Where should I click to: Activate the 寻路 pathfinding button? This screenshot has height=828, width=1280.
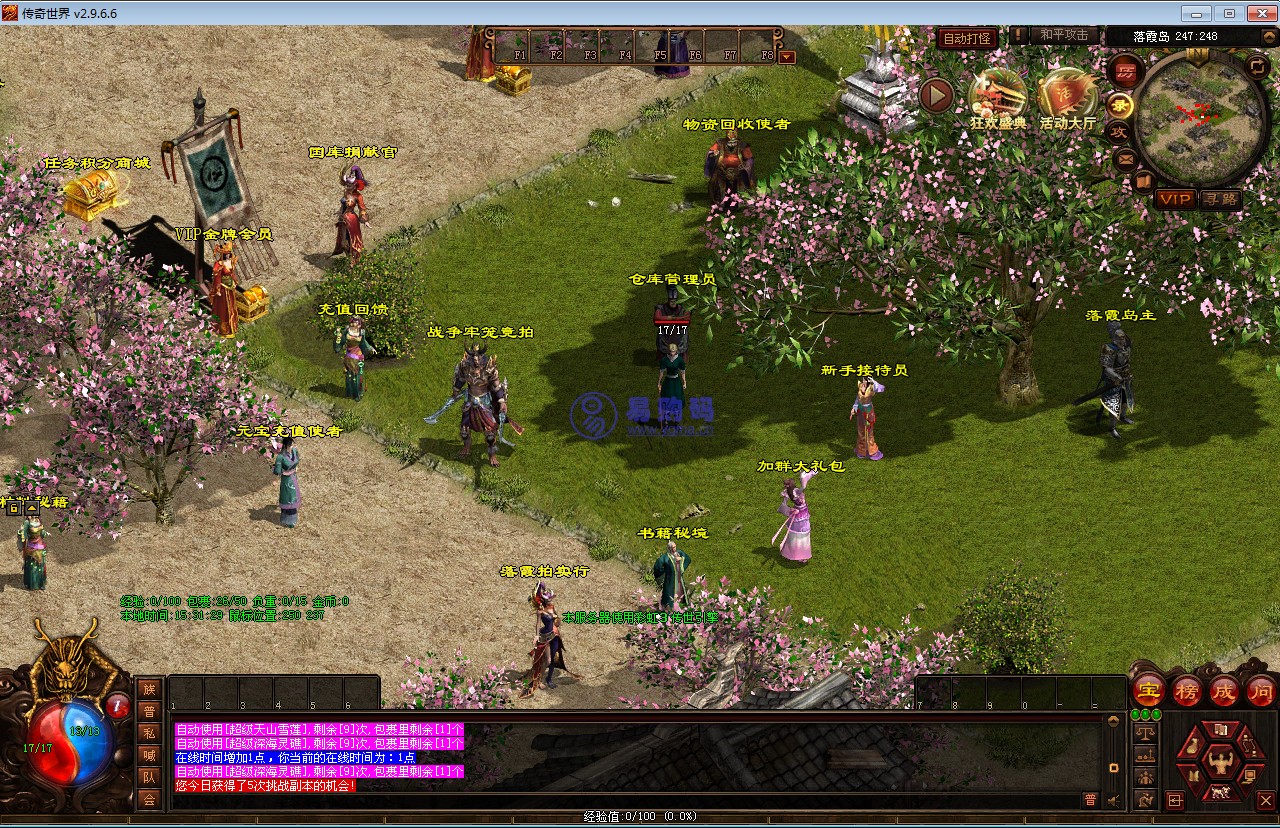(x=1220, y=199)
